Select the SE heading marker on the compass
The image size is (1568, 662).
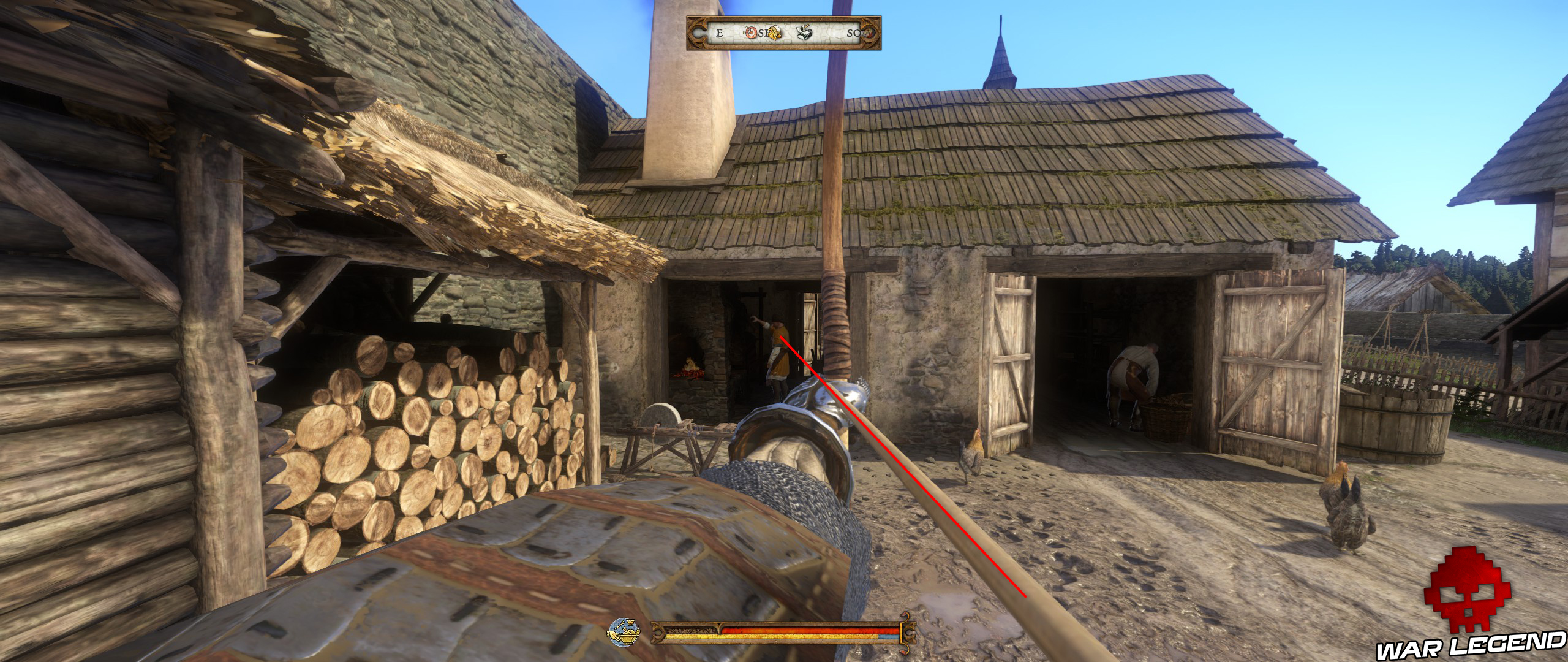pos(764,34)
